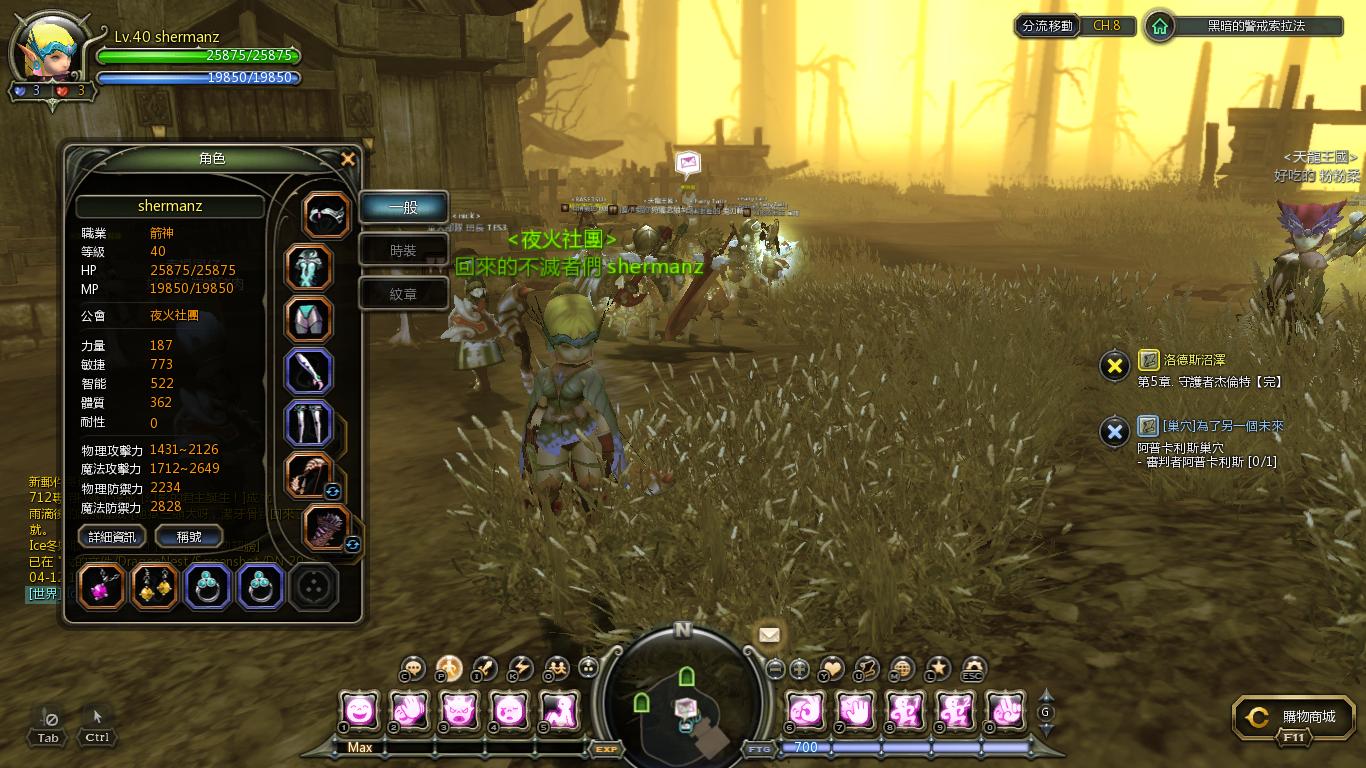Open the mail envelope notification
This screenshot has width=1366, height=768.
click(769, 634)
